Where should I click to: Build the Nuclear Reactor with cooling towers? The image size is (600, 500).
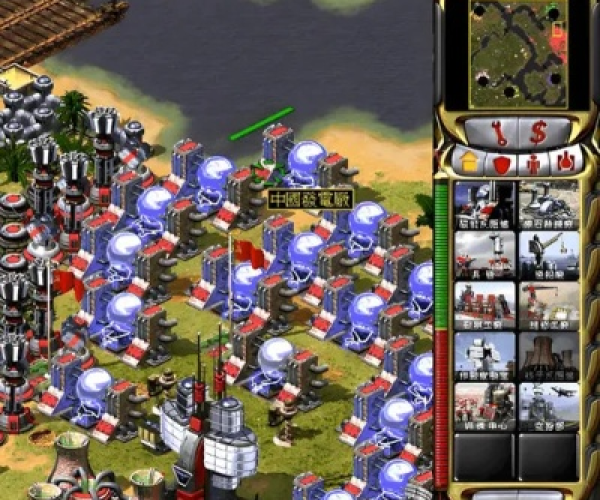coord(549,355)
